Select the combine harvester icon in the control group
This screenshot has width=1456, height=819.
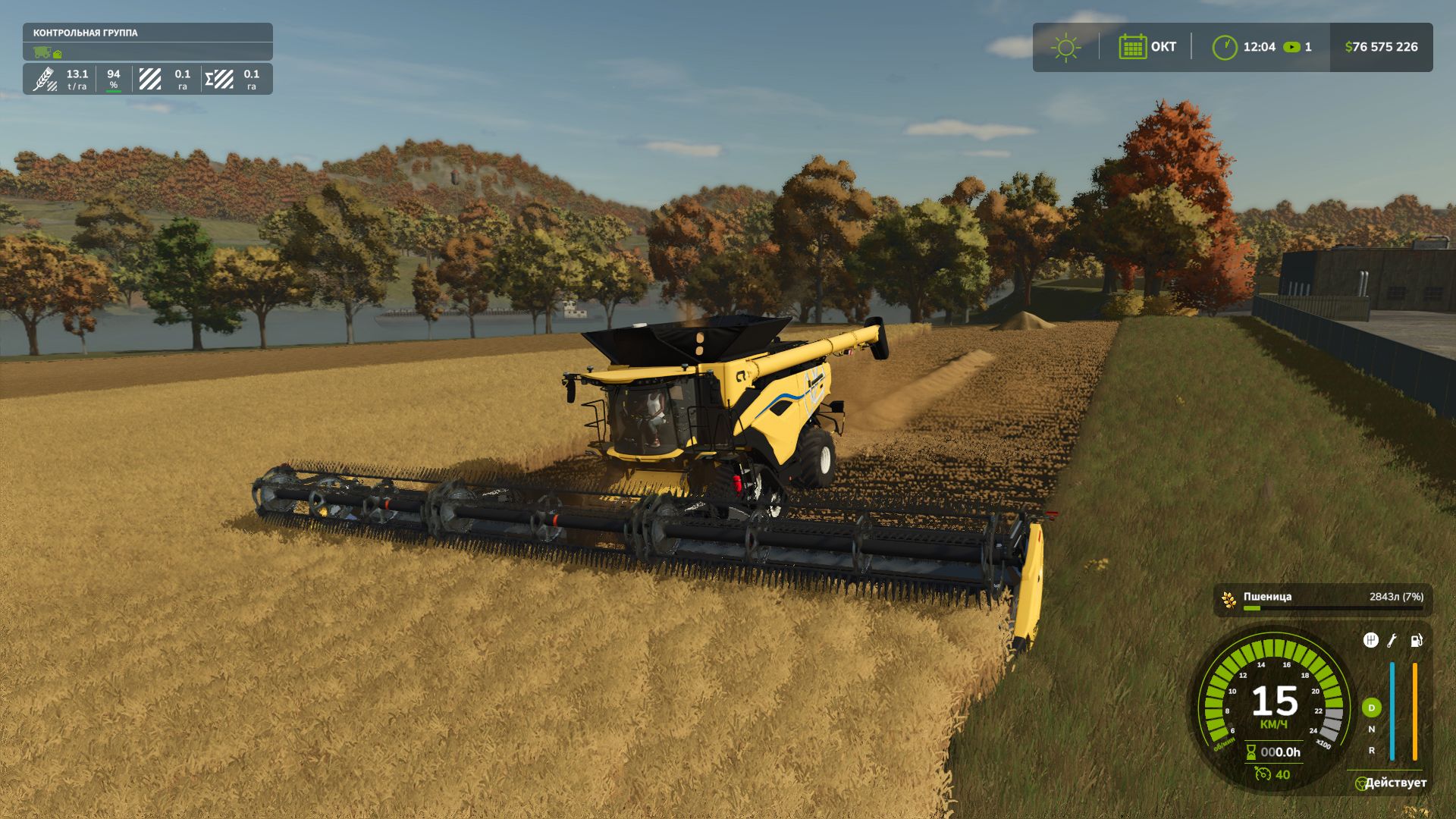(42, 52)
